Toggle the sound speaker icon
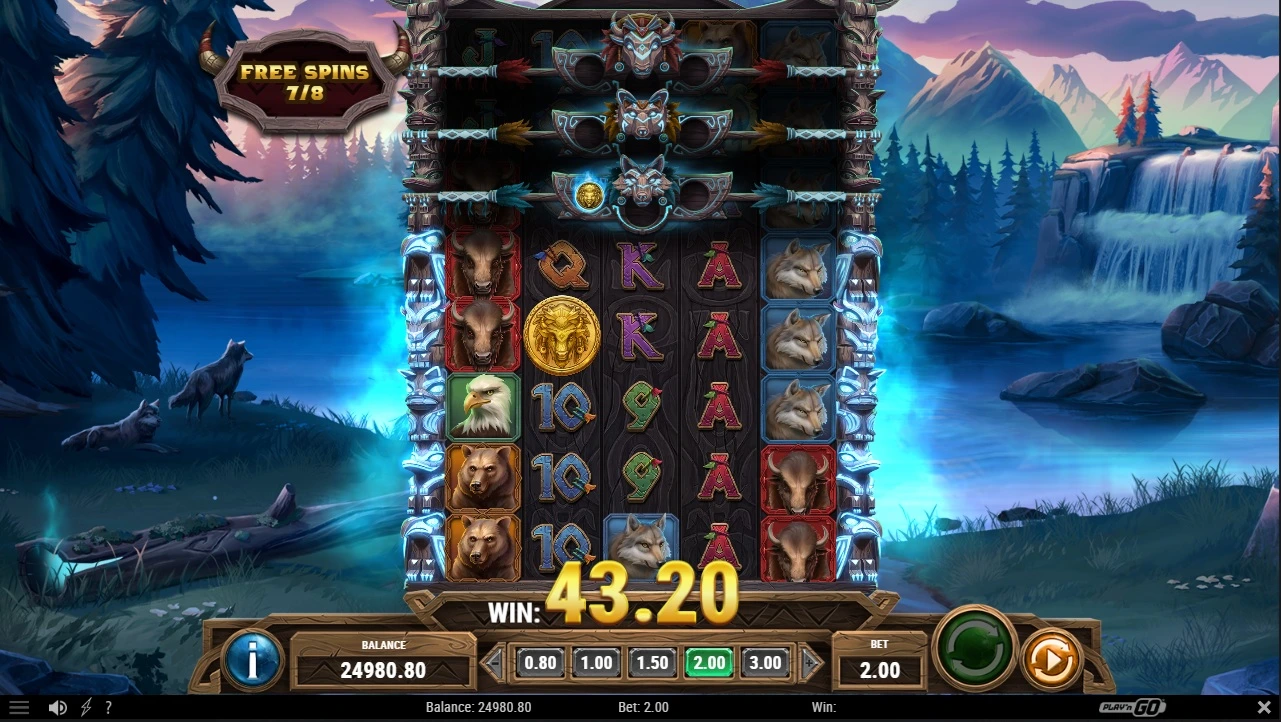1281x722 pixels. tap(58, 708)
